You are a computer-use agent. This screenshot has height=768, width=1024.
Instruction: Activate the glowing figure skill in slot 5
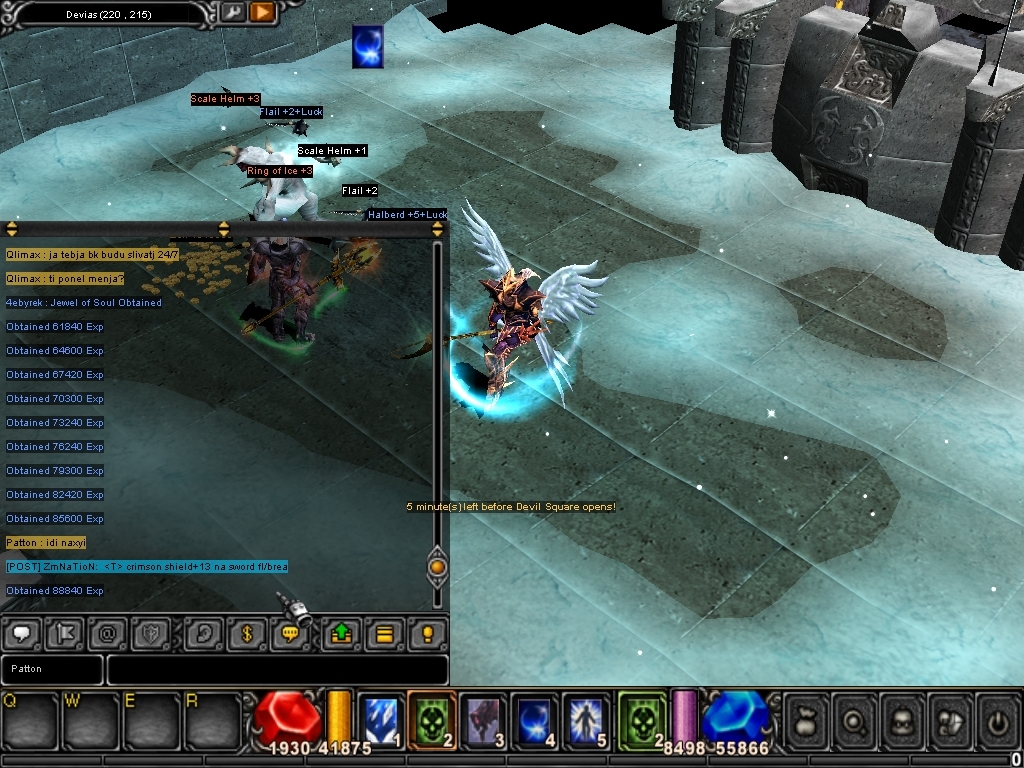pyautogui.click(x=586, y=720)
